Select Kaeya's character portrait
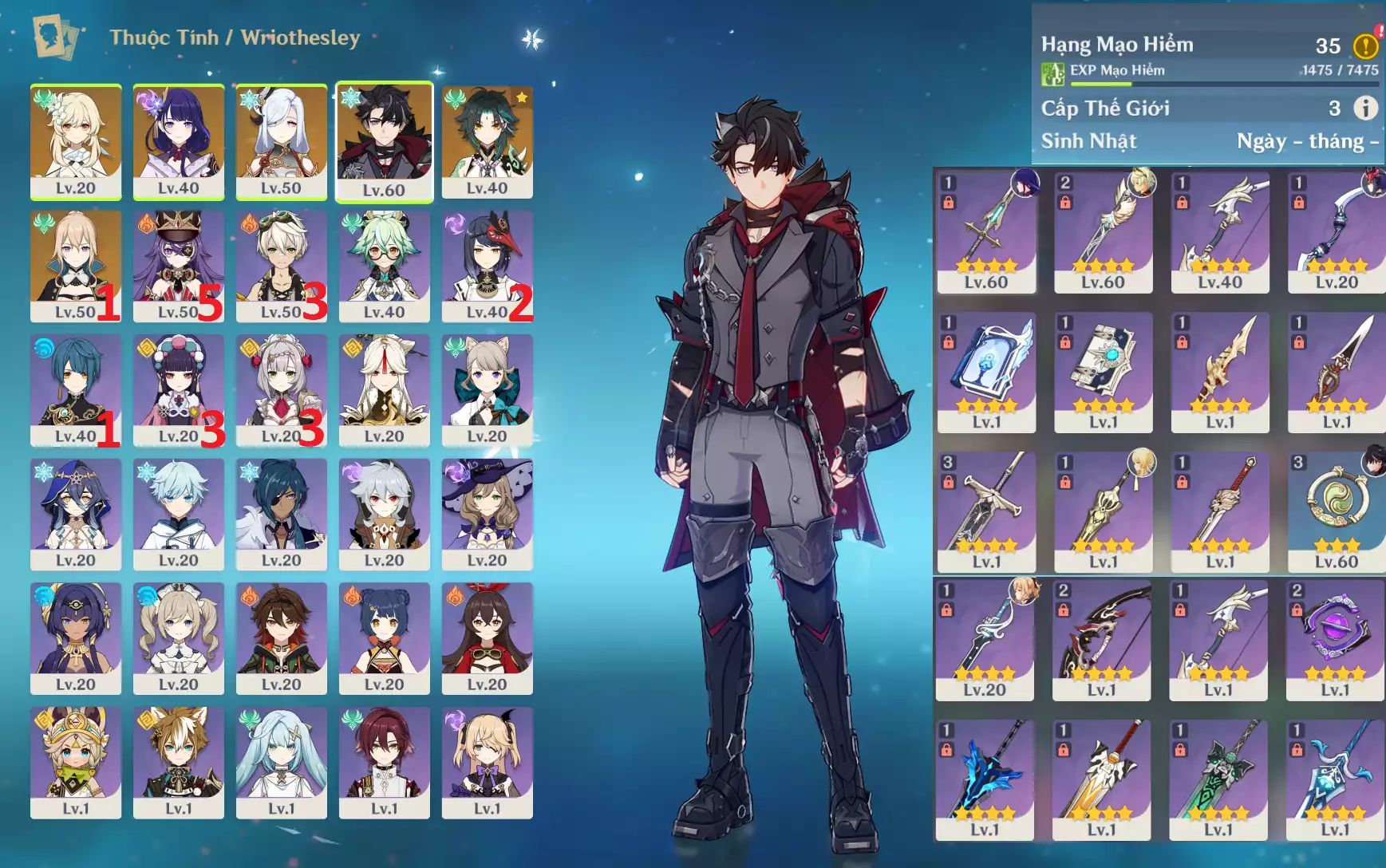 (281, 514)
